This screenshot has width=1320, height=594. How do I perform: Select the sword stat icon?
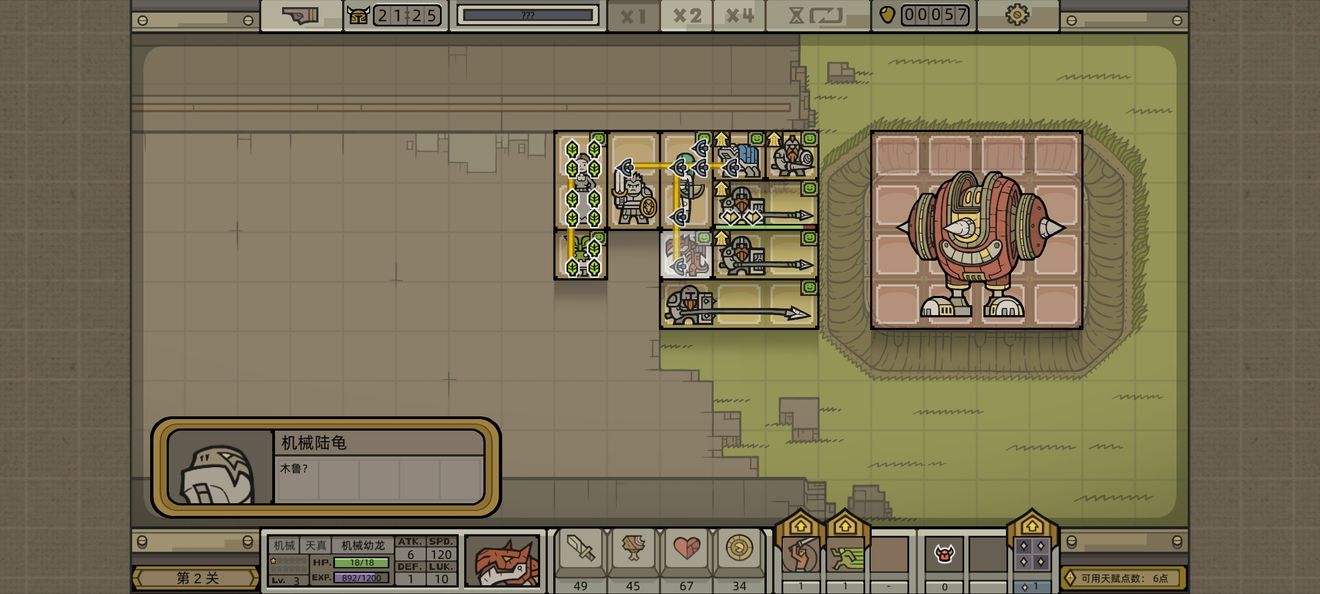coord(580,549)
